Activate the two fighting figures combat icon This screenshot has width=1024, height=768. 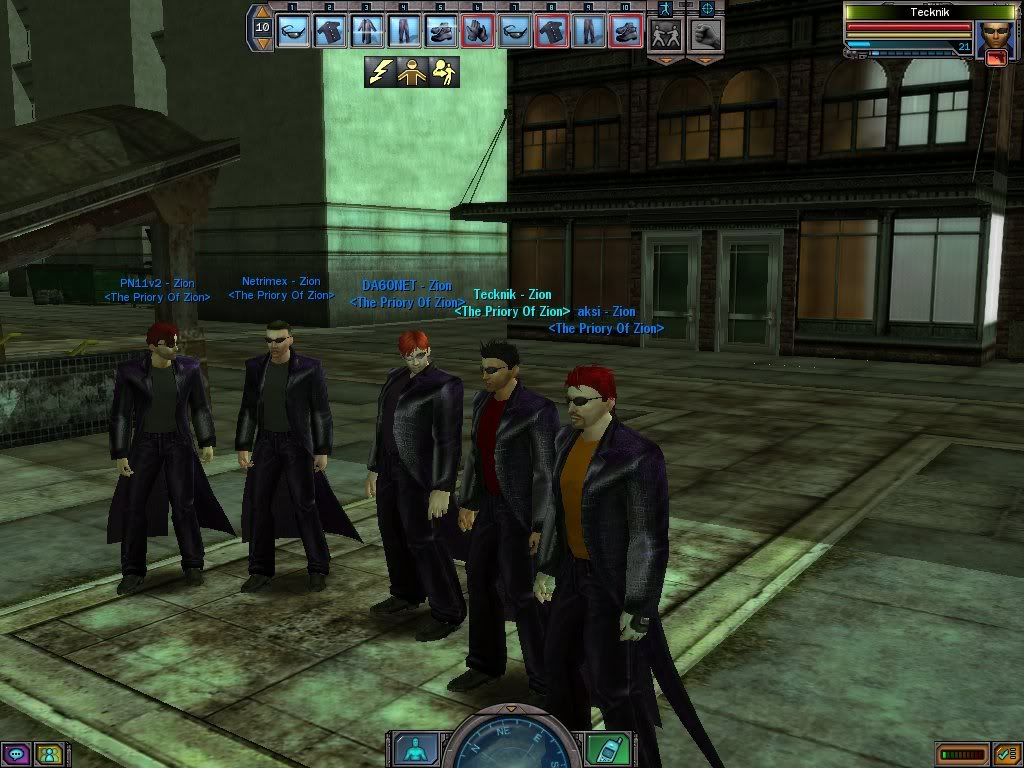(666, 34)
